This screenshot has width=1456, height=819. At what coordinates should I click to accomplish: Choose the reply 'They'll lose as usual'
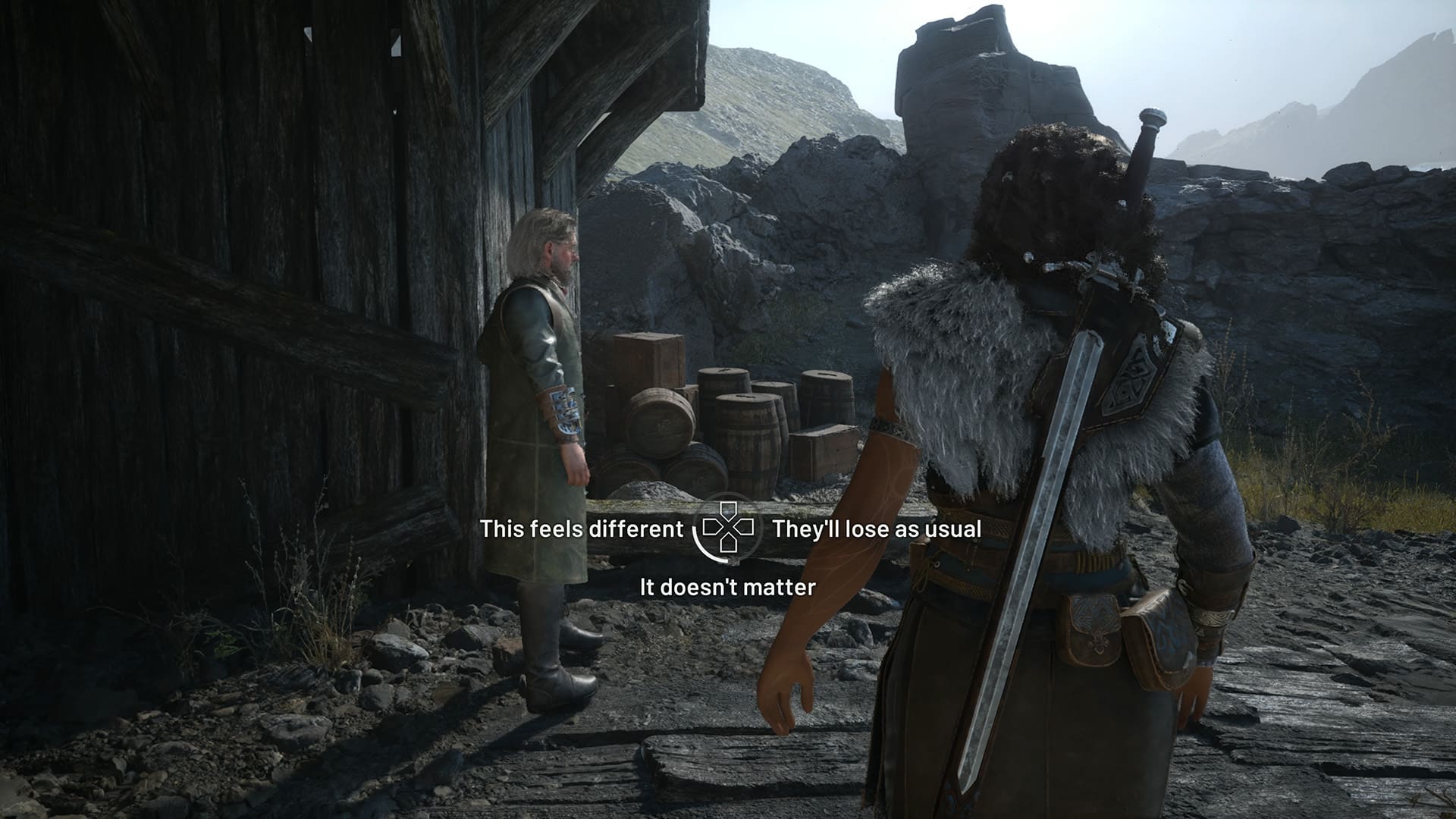pyautogui.click(x=876, y=531)
